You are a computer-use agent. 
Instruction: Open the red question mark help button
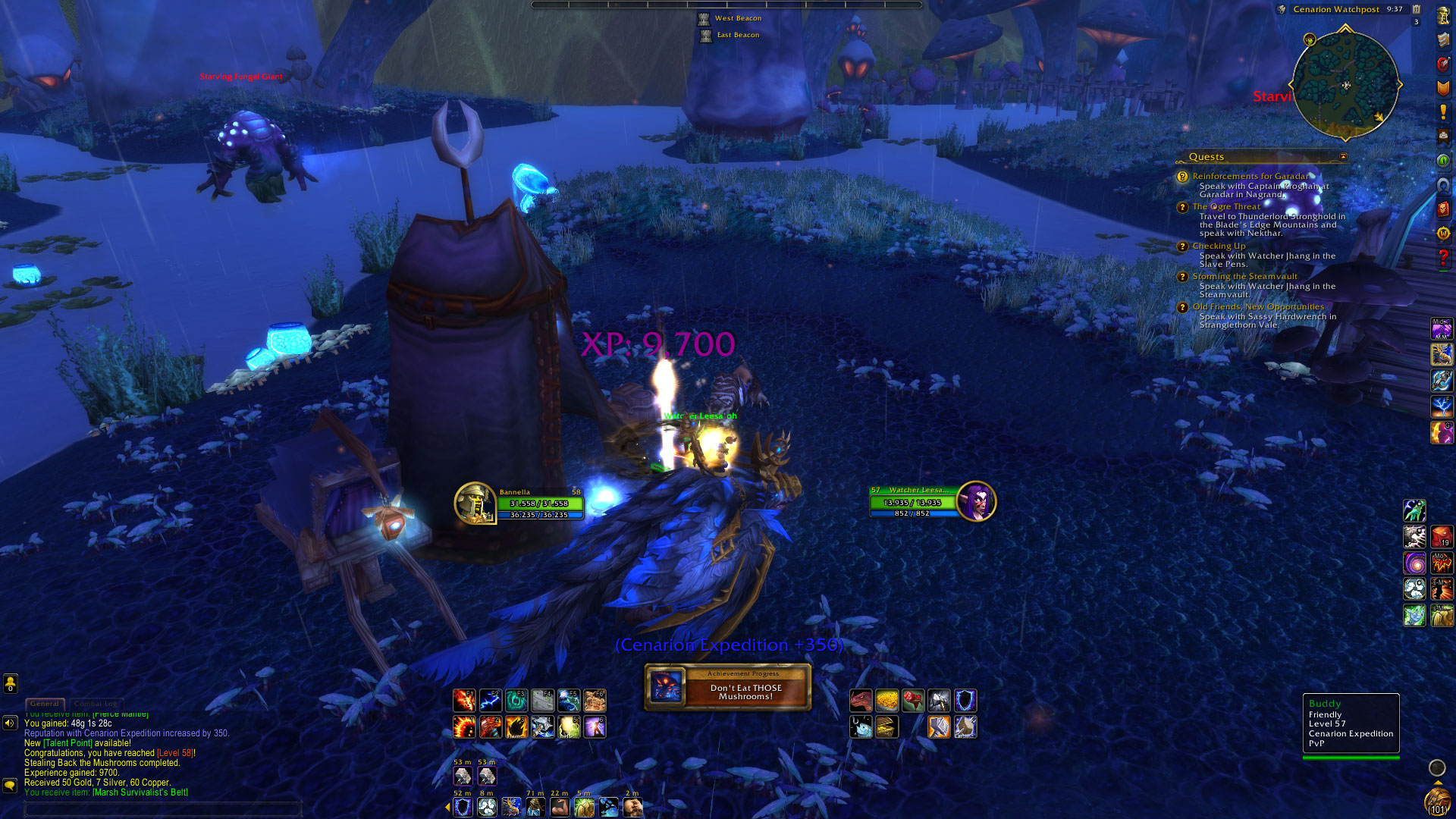[x=1443, y=258]
